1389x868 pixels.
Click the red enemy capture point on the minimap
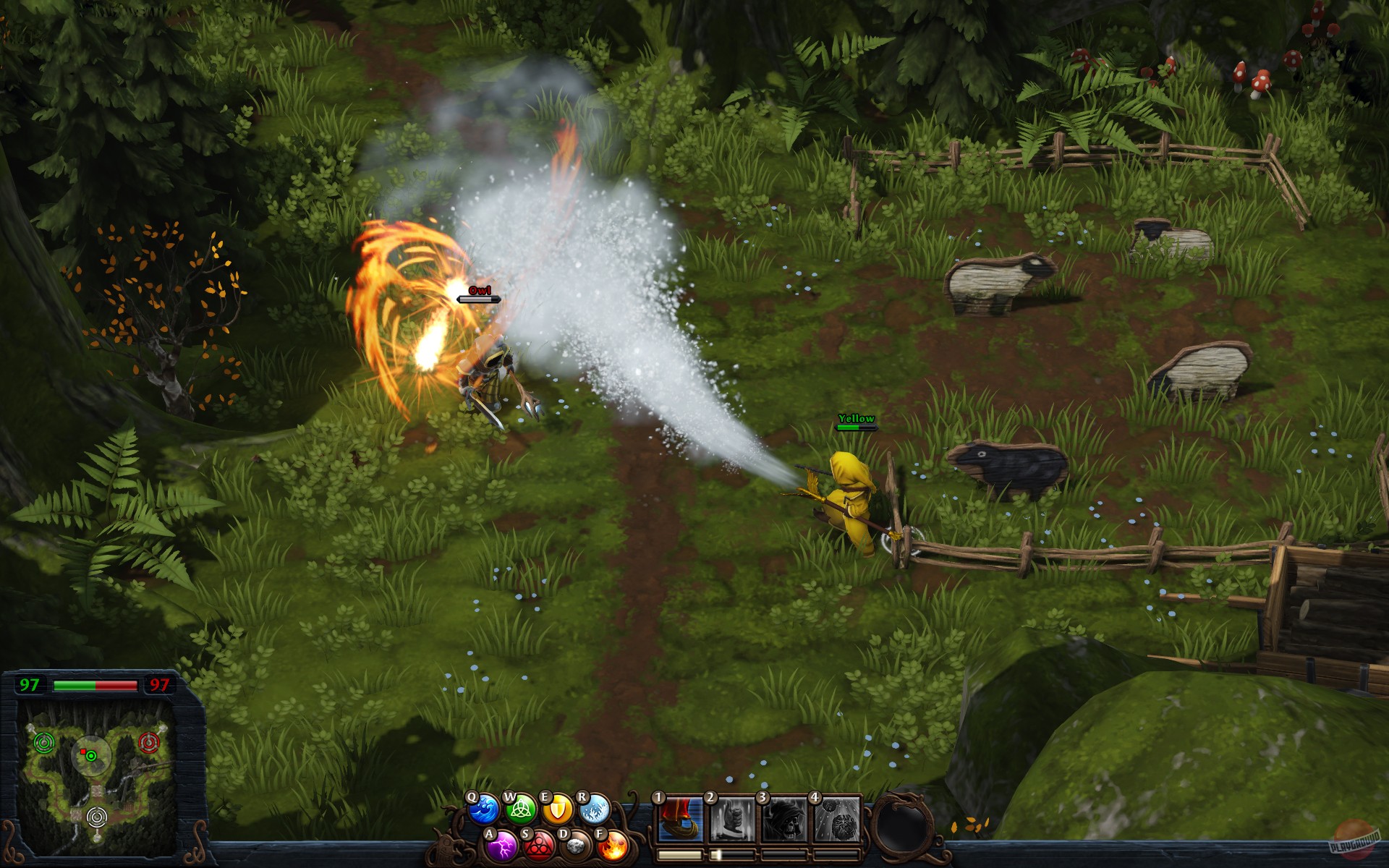click(x=149, y=741)
